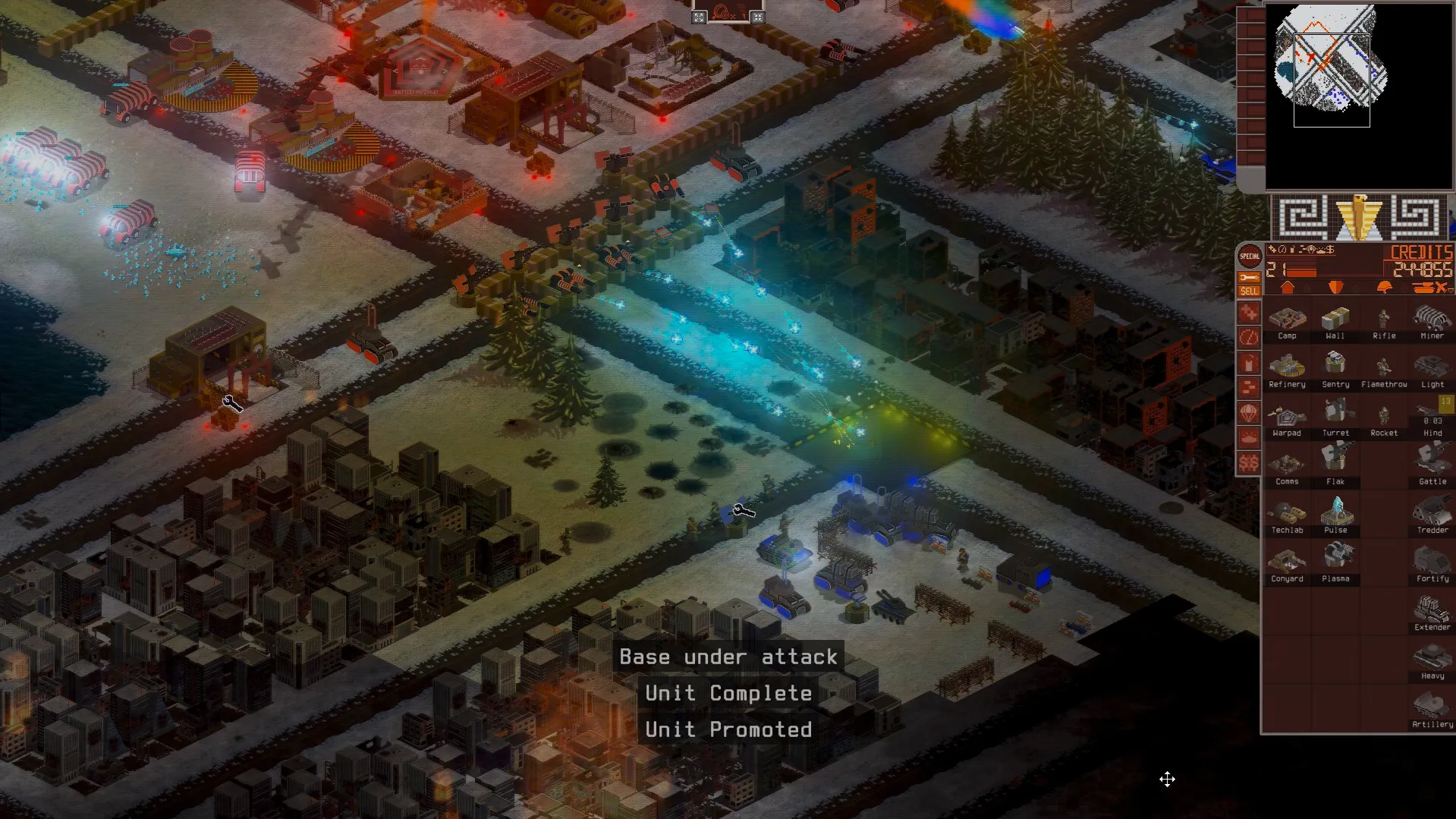Open the vehicle category dropdown arrow
This screenshot has width=1456, height=819.
tap(1451, 289)
